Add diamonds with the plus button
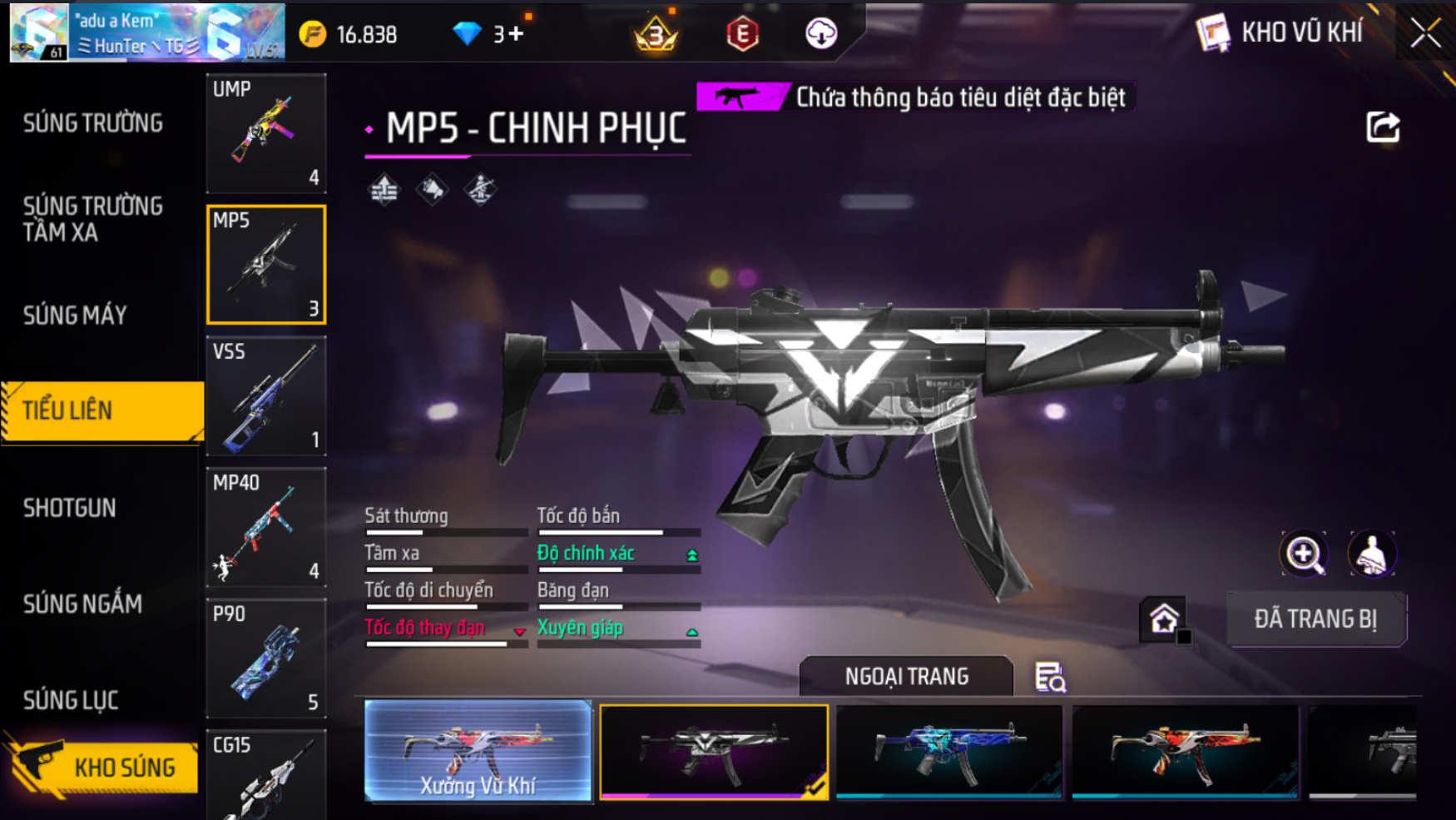The image size is (1456, 820). (516, 34)
